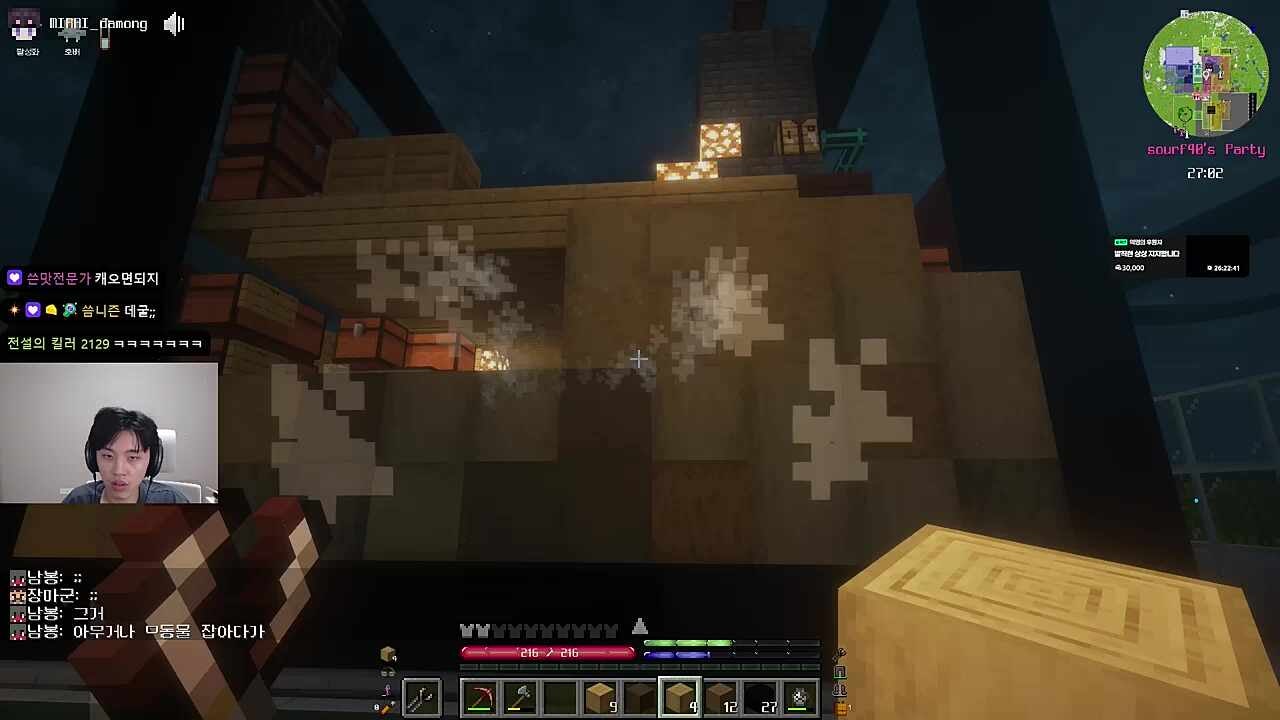The width and height of the screenshot is (1280, 720).
Task: Select the dark item stack of 27
Action: point(760,697)
